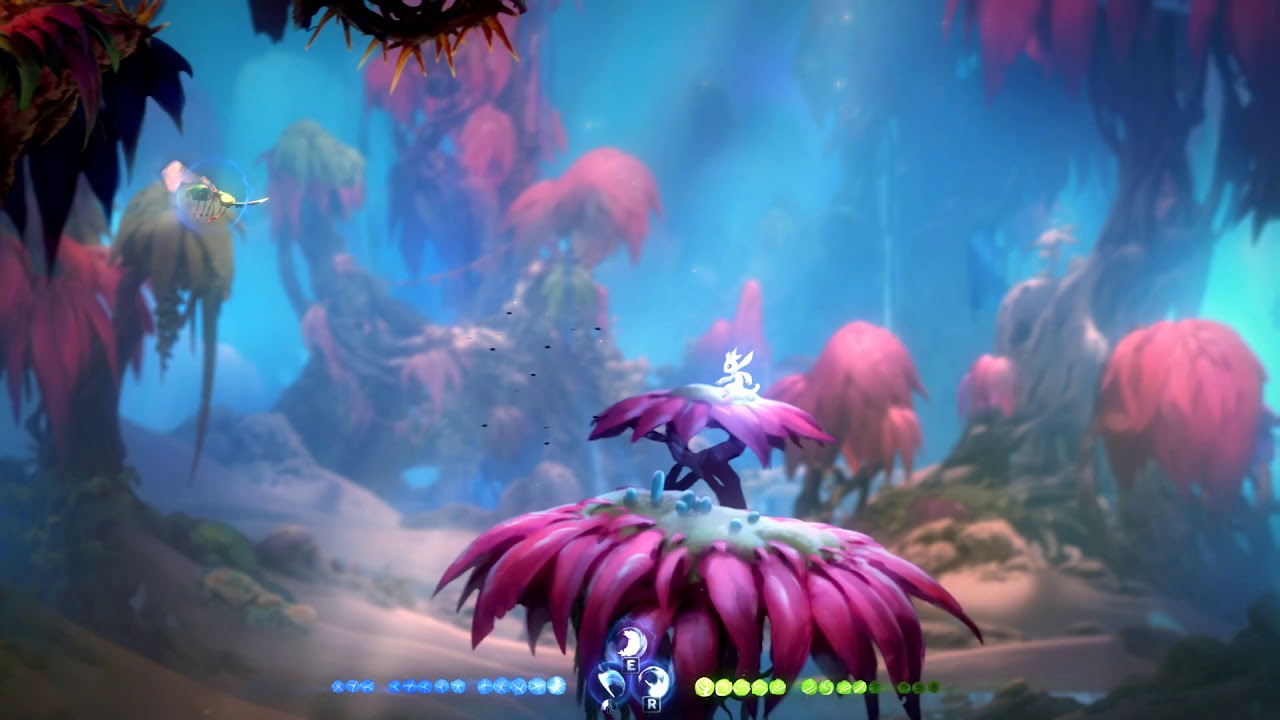Select the moon-shaped ability icon bound to E
1280x720 pixels.
[630, 641]
